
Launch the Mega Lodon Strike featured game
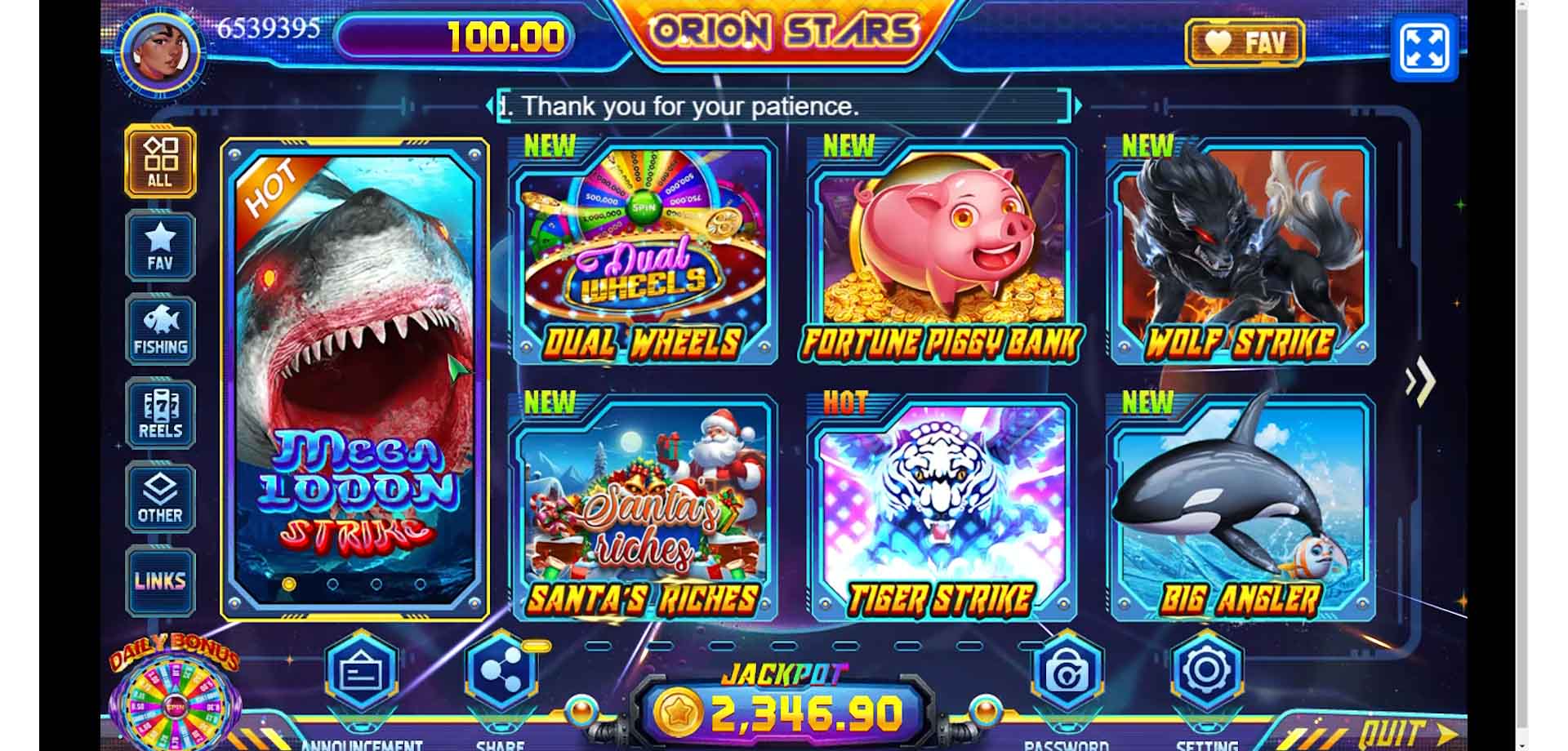click(354, 380)
